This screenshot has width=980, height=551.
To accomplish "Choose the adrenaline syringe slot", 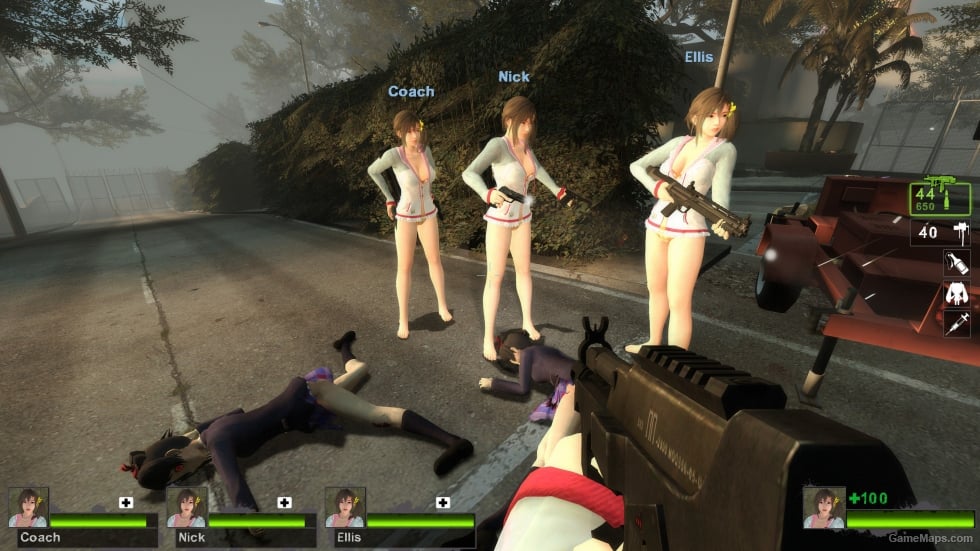I will [x=956, y=323].
